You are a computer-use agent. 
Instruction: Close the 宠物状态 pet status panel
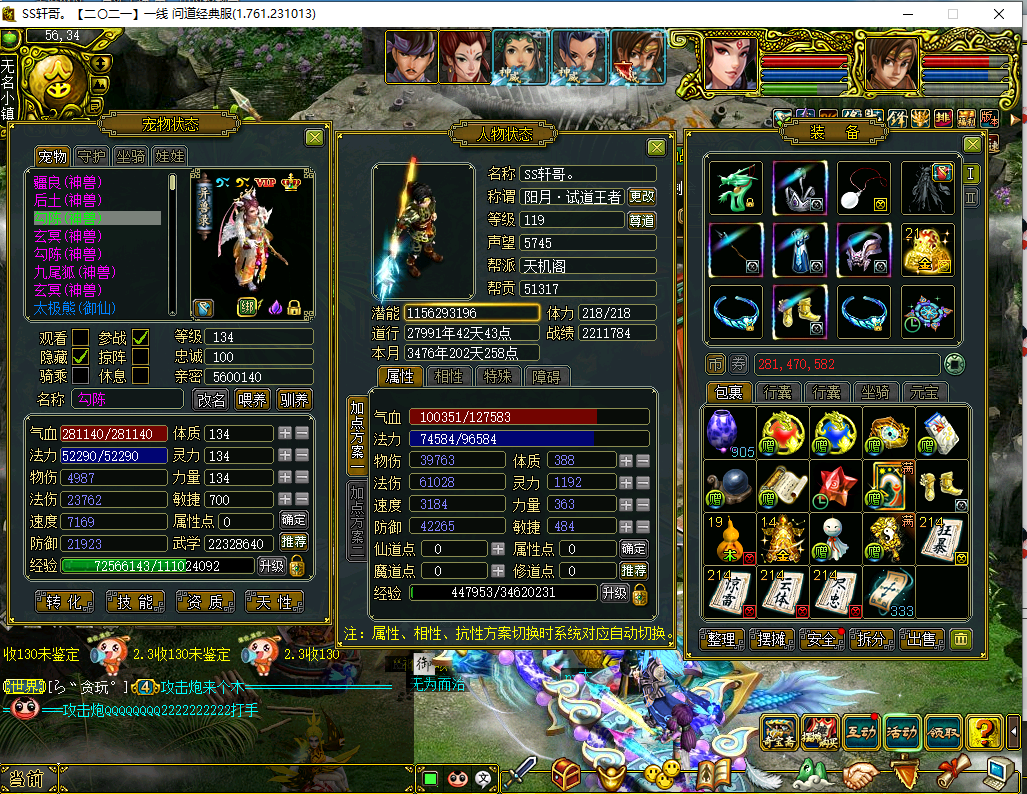coord(314,138)
